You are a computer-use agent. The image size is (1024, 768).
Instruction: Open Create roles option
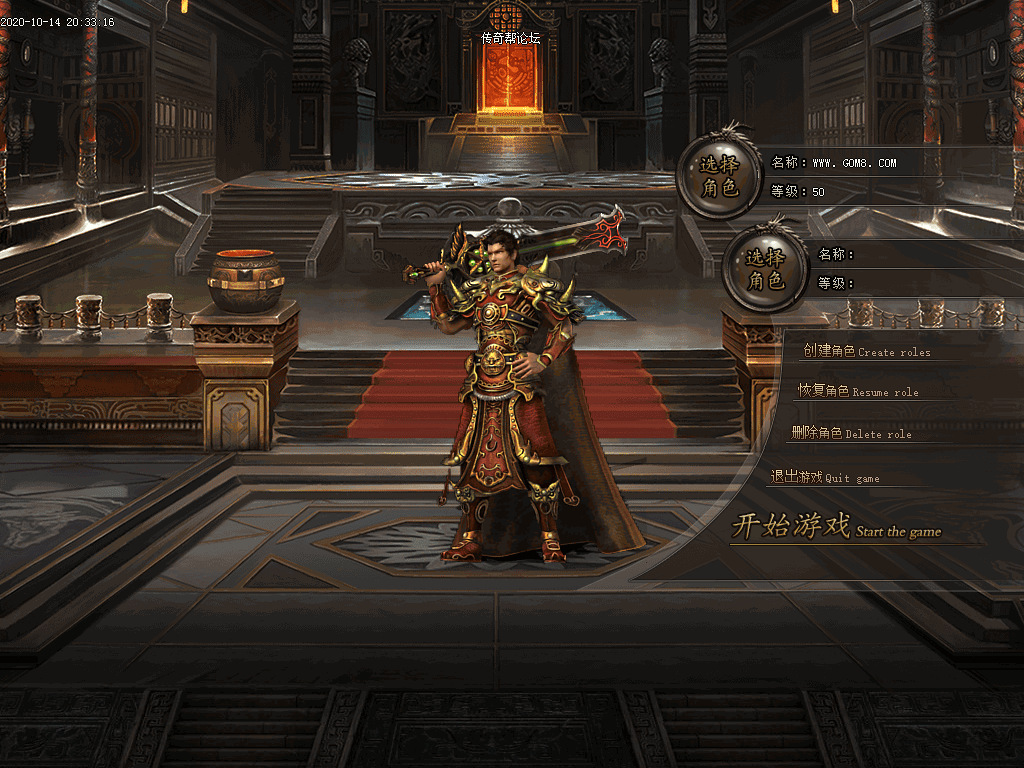click(x=866, y=351)
